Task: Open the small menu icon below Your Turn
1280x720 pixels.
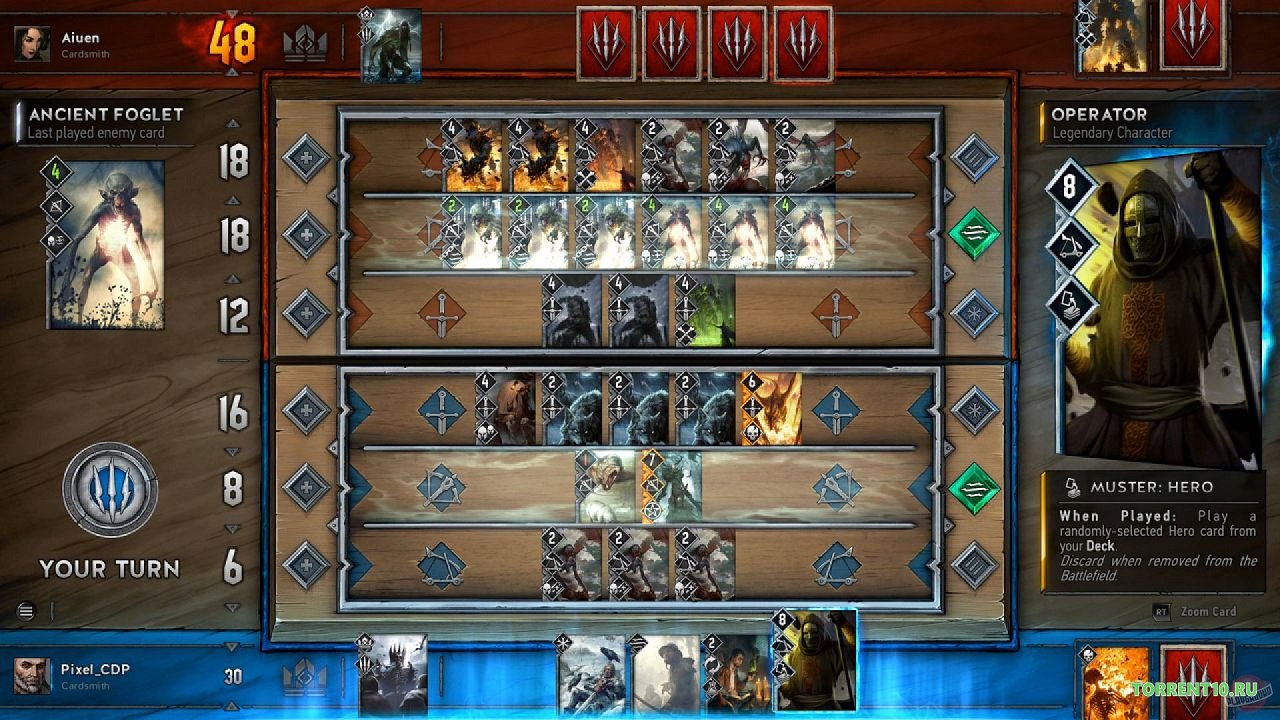Action: pos(26,611)
